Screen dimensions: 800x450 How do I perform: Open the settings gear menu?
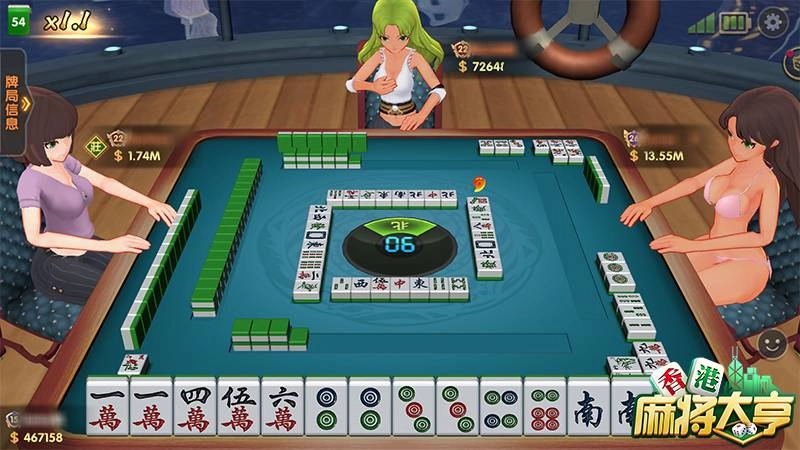click(773, 22)
